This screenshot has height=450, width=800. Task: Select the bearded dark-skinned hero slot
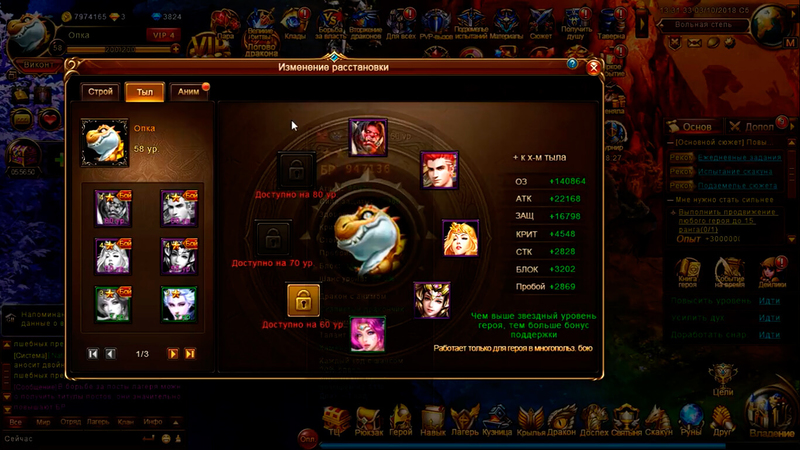[367, 137]
